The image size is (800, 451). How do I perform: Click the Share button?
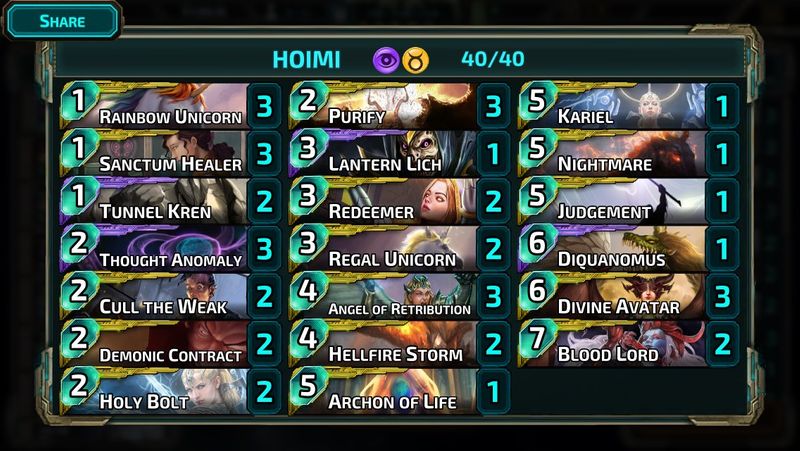coord(61,20)
